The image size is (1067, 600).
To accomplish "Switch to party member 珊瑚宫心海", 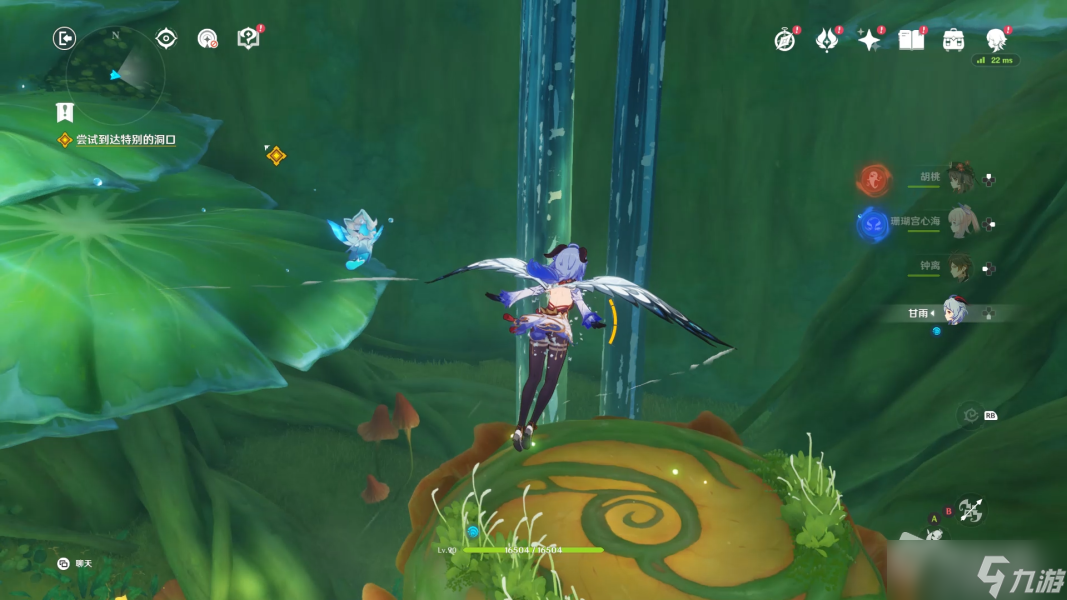I will pos(961,222).
